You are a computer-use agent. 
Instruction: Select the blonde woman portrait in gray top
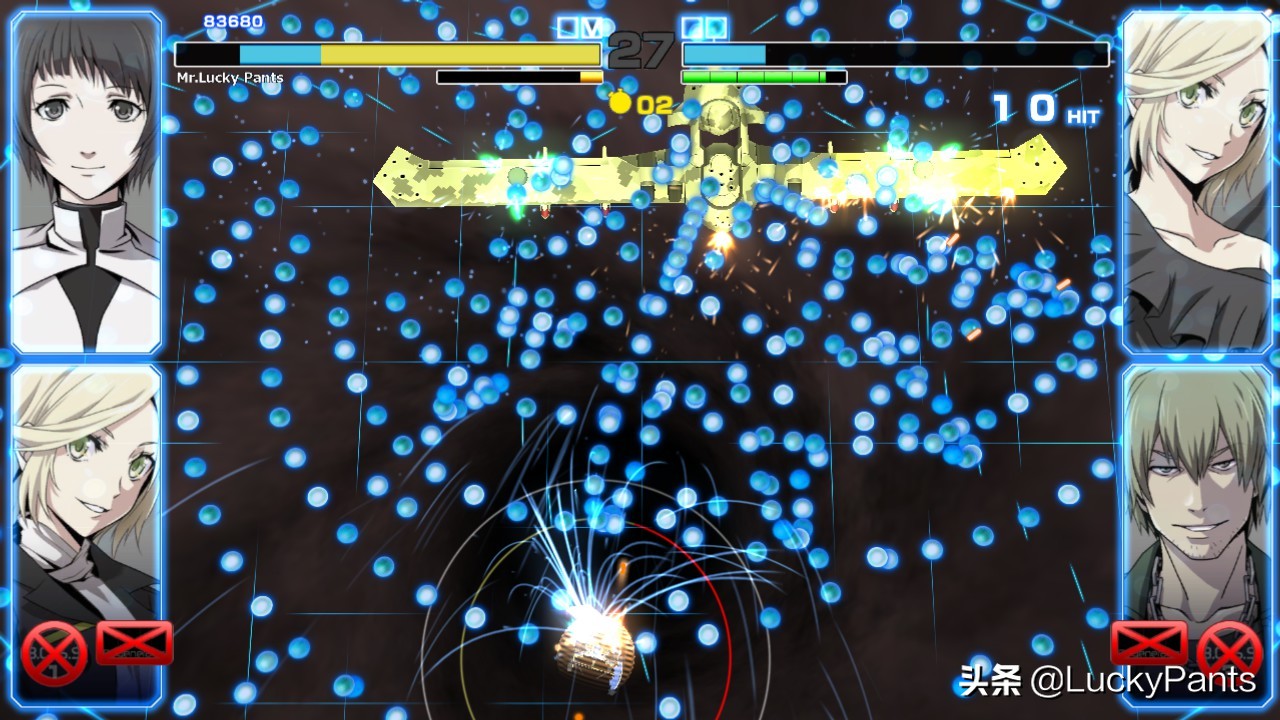point(1194,180)
